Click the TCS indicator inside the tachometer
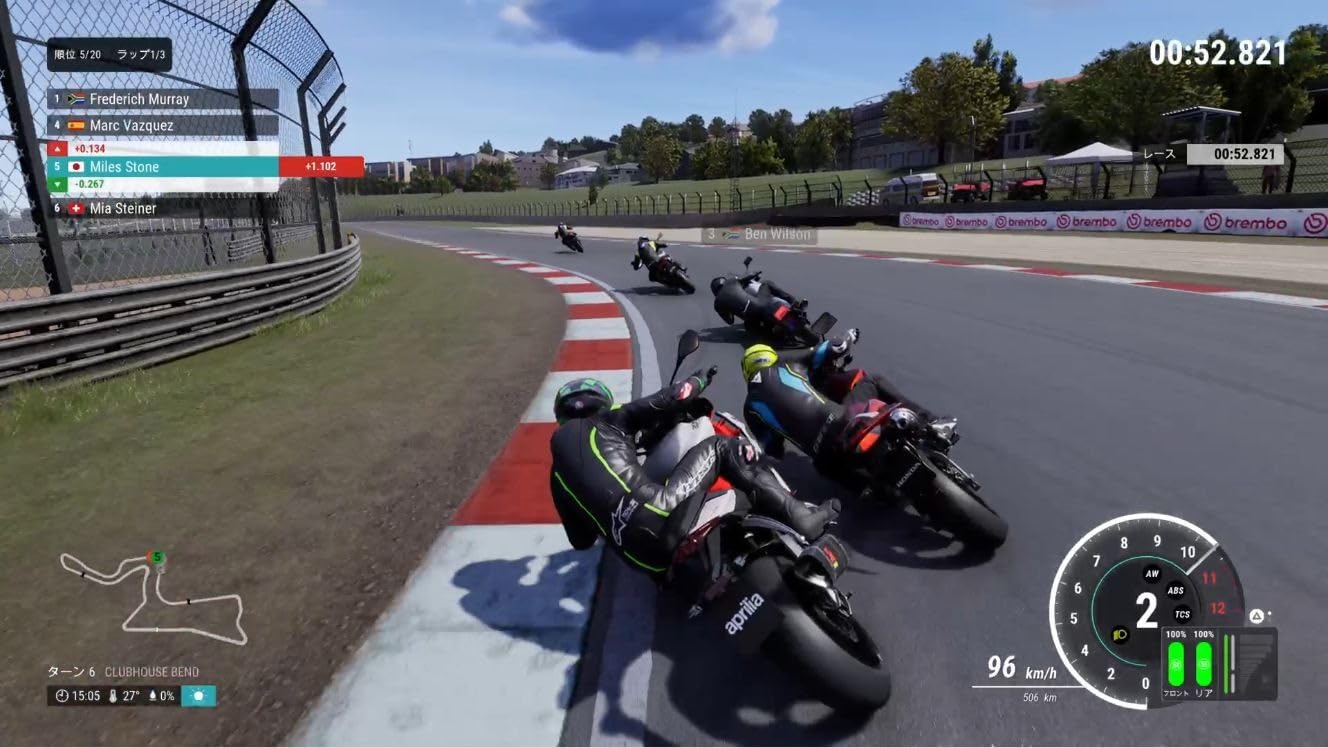This screenshot has height=748, width=1328. pyautogui.click(x=1183, y=613)
